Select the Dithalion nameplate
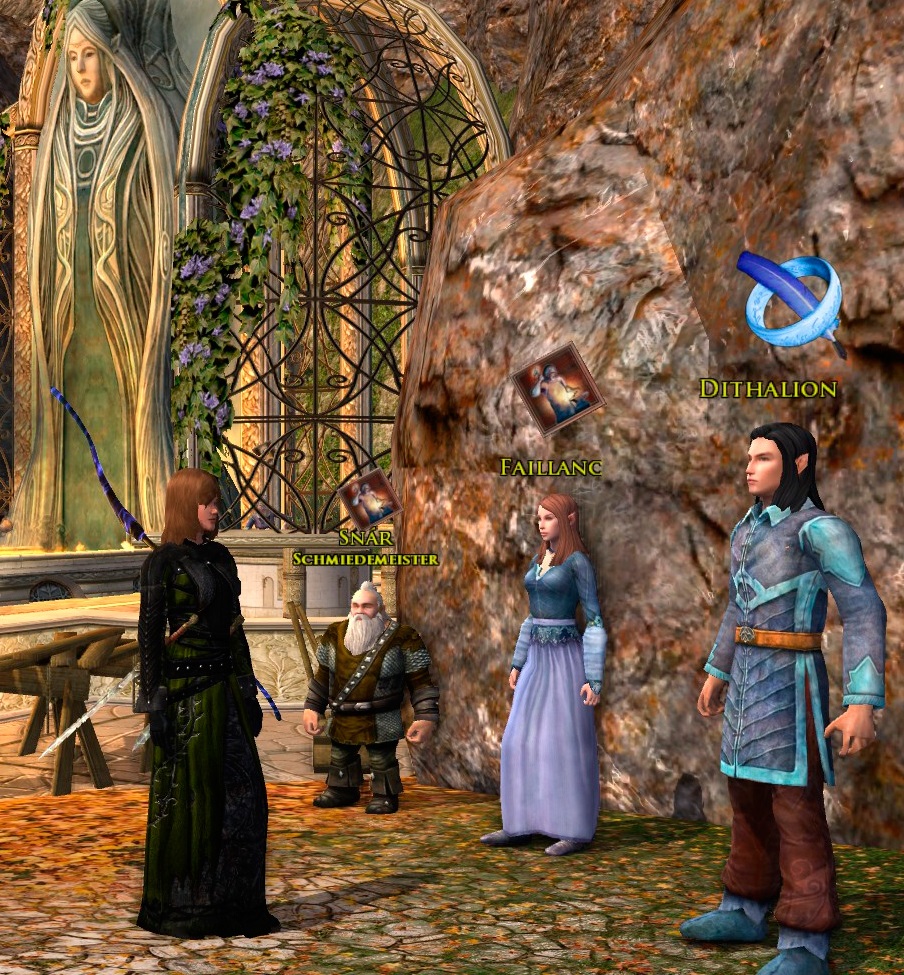This screenshot has height=975, width=904. coord(767,389)
